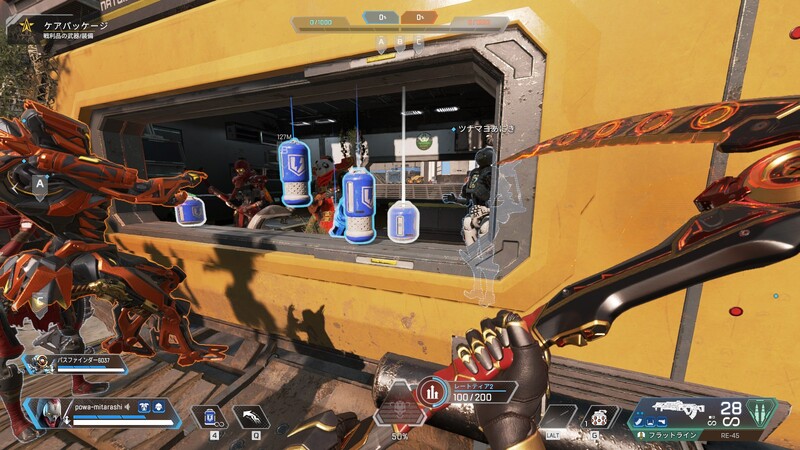Screen dimensions: 800x450
Task: Select control zone marker A
Action: tap(381, 43)
